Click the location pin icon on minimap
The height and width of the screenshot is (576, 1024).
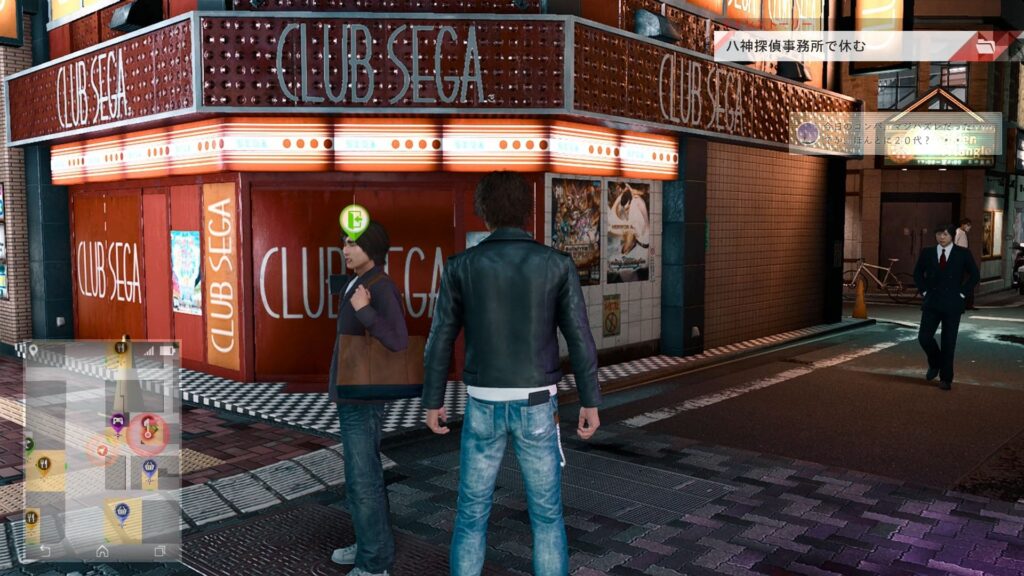pos(33,351)
